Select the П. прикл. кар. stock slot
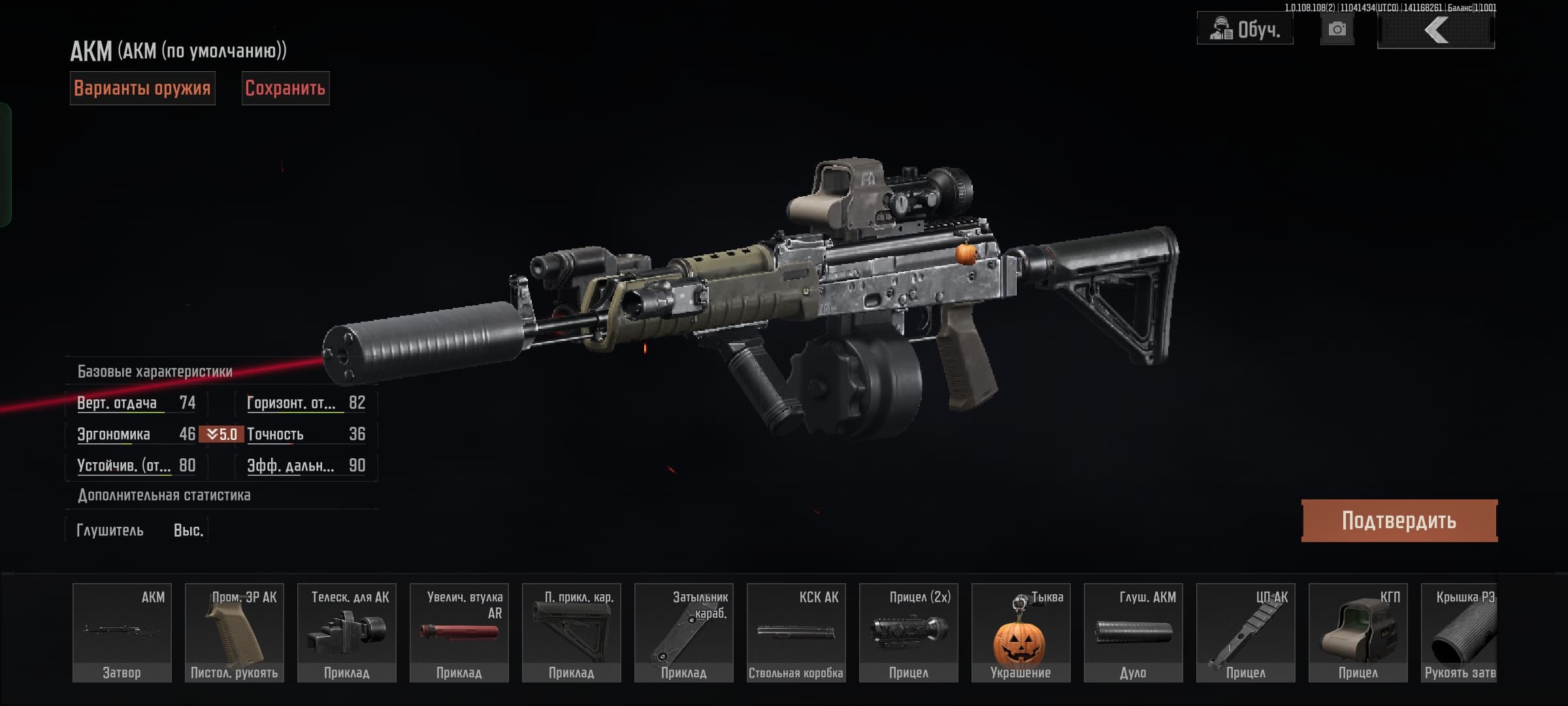The height and width of the screenshot is (706, 1568). (x=572, y=633)
